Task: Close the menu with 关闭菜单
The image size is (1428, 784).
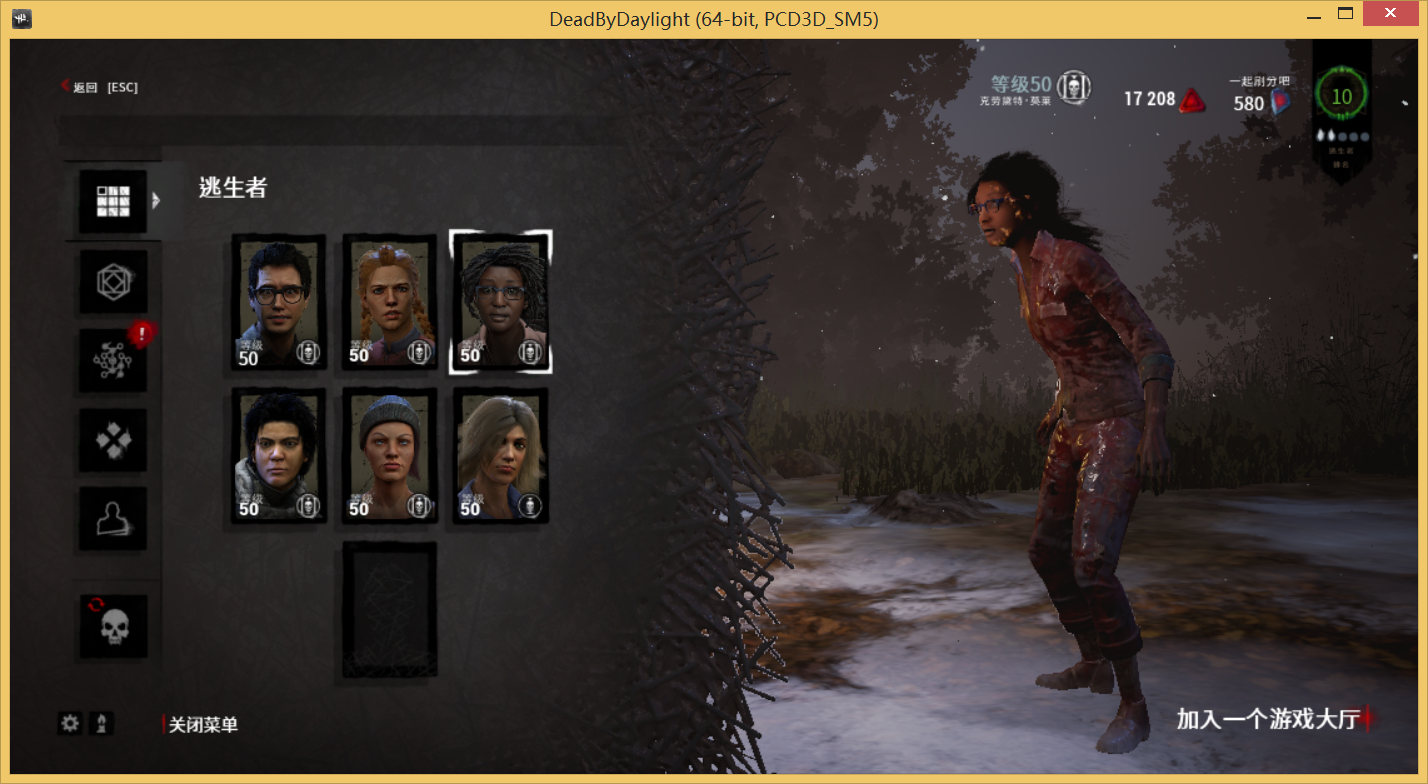Action: (203, 725)
